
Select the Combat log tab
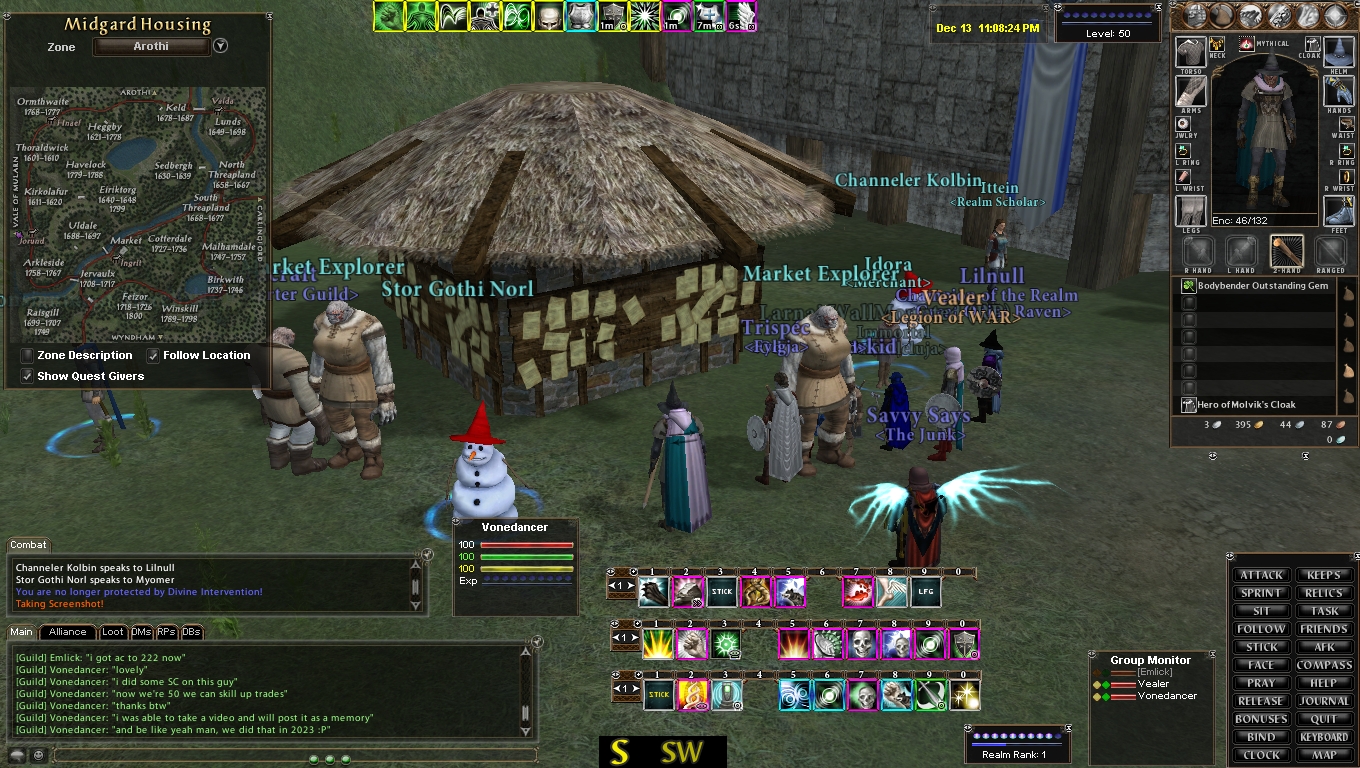coord(28,545)
